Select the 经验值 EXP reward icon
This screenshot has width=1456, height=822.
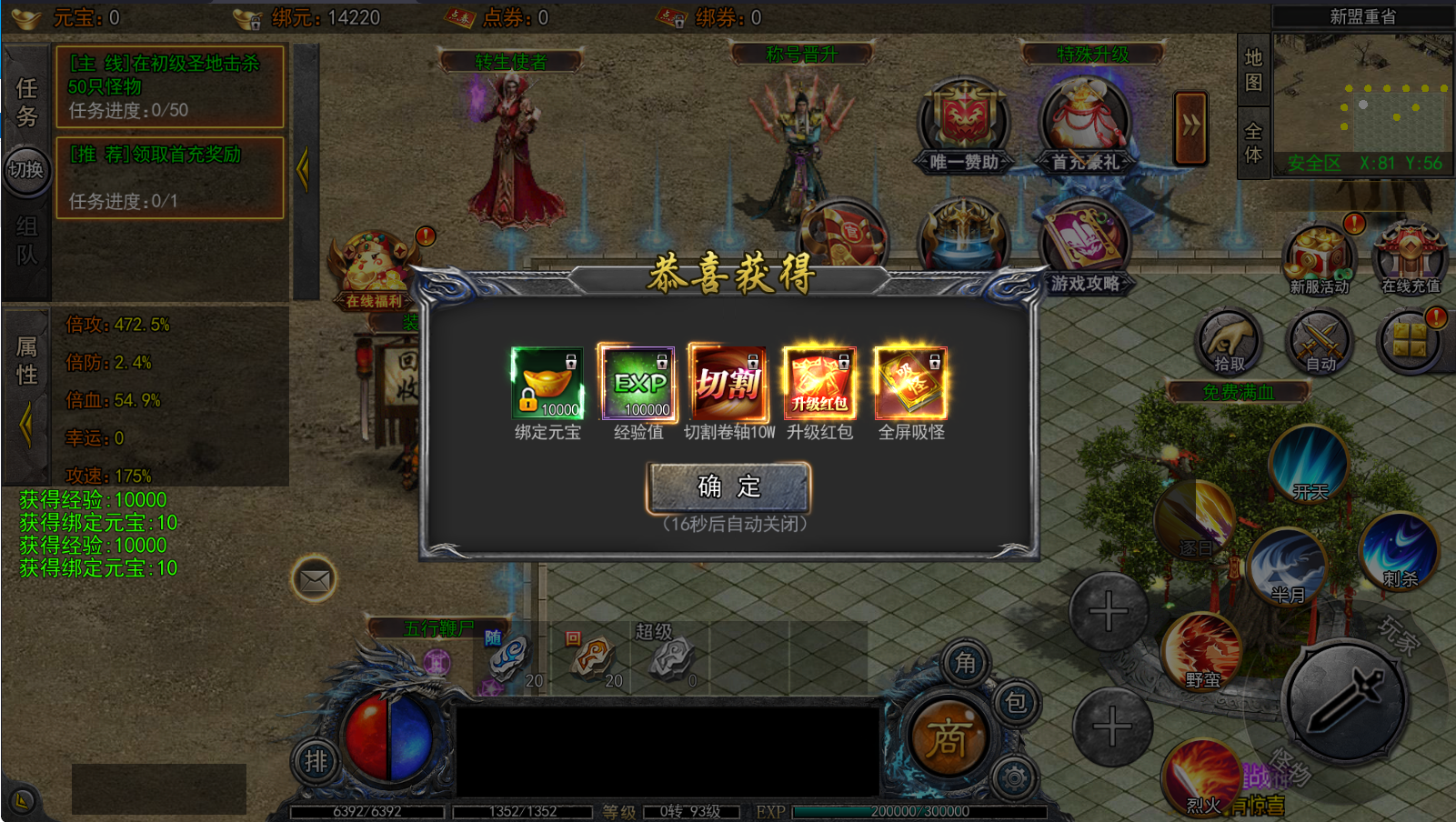(x=638, y=383)
